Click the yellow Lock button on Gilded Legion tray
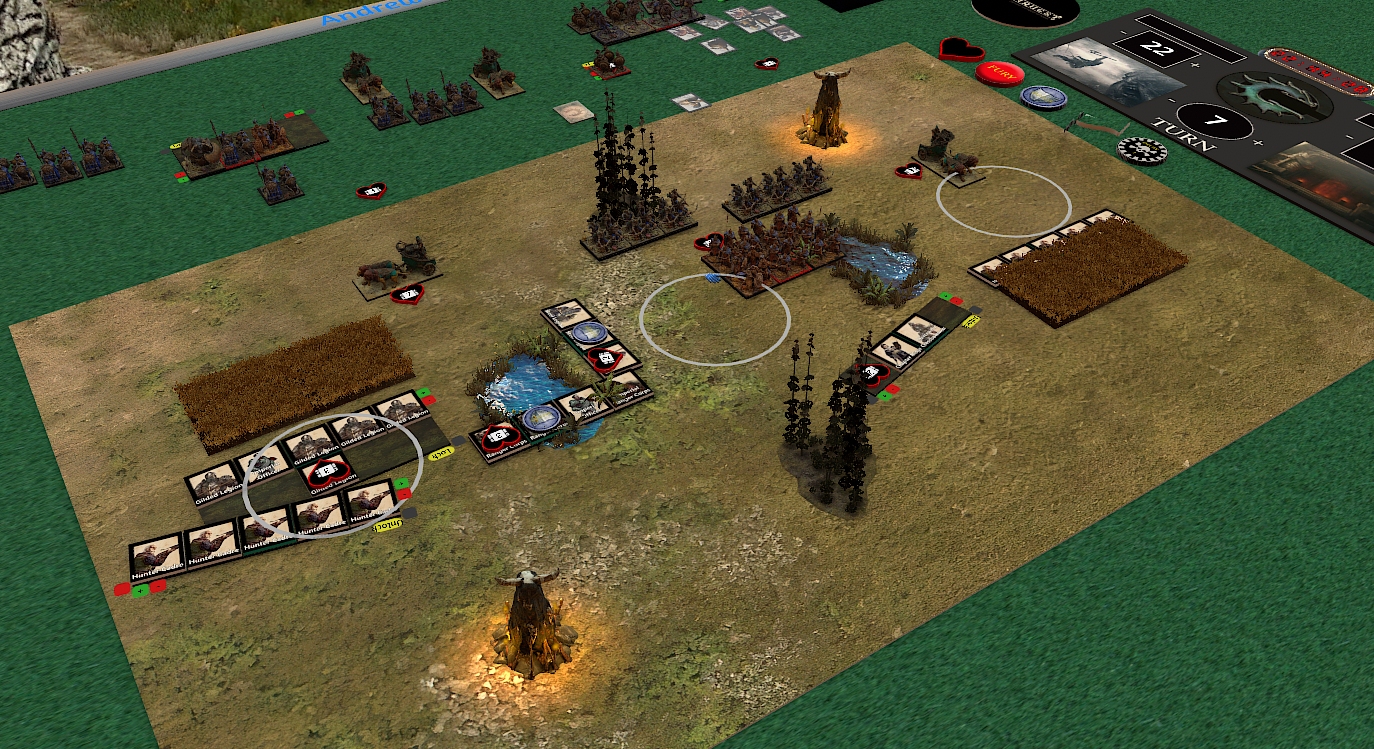 point(441,452)
